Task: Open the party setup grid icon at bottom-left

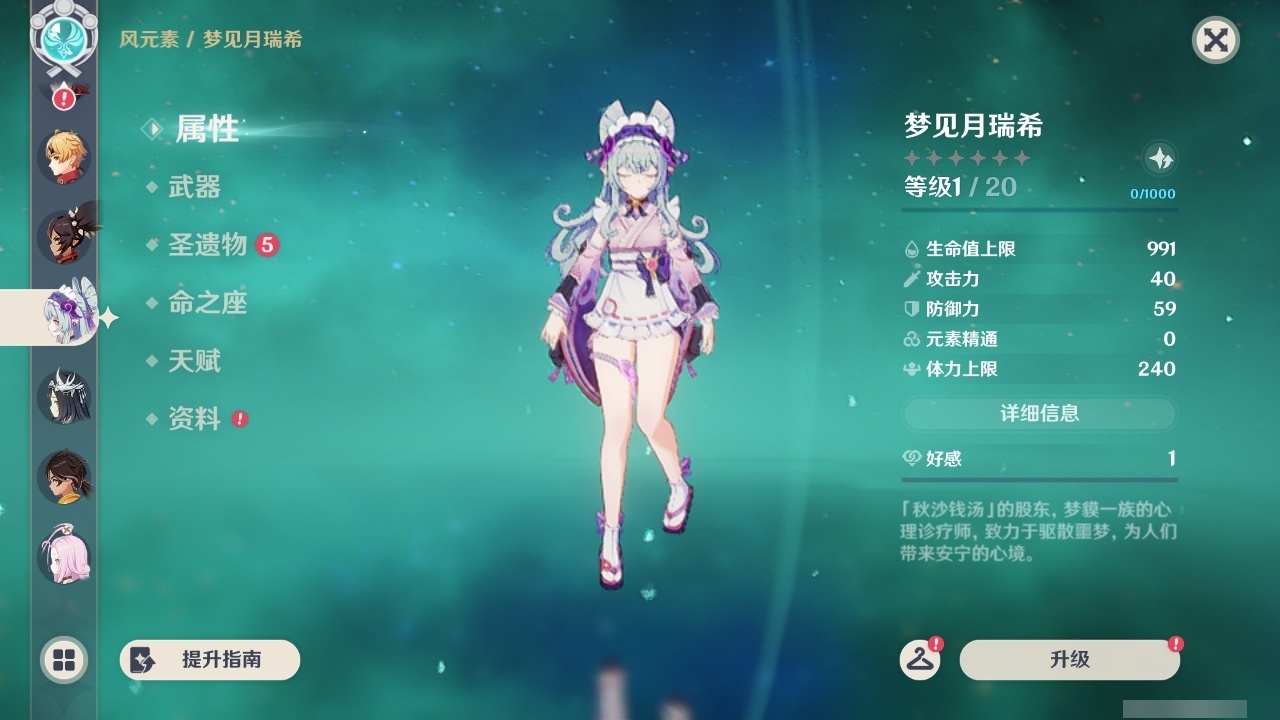Action: tap(62, 660)
